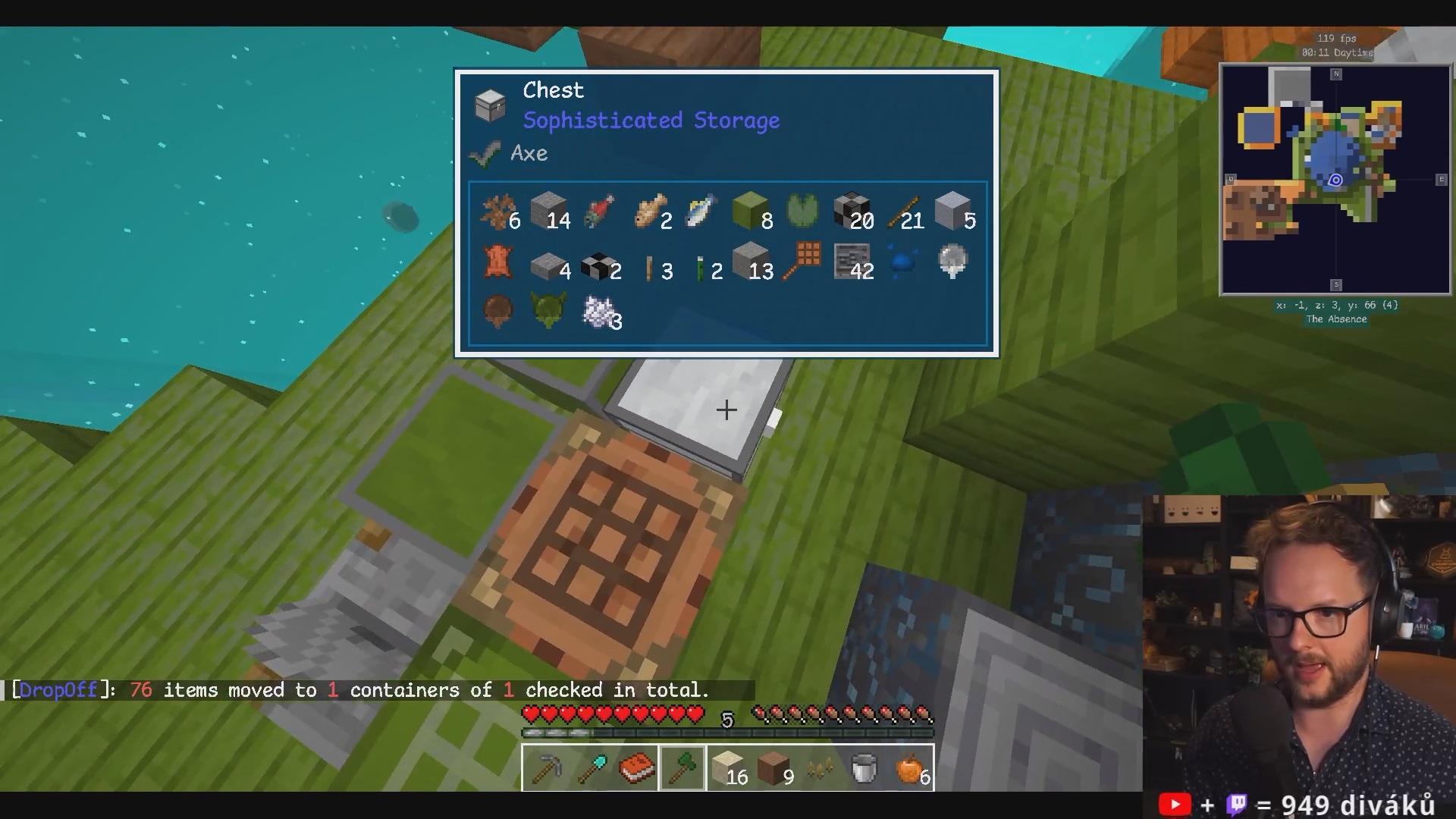Select the empty bucket hotbar slot
The width and height of the screenshot is (1456, 819).
[x=865, y=768]
